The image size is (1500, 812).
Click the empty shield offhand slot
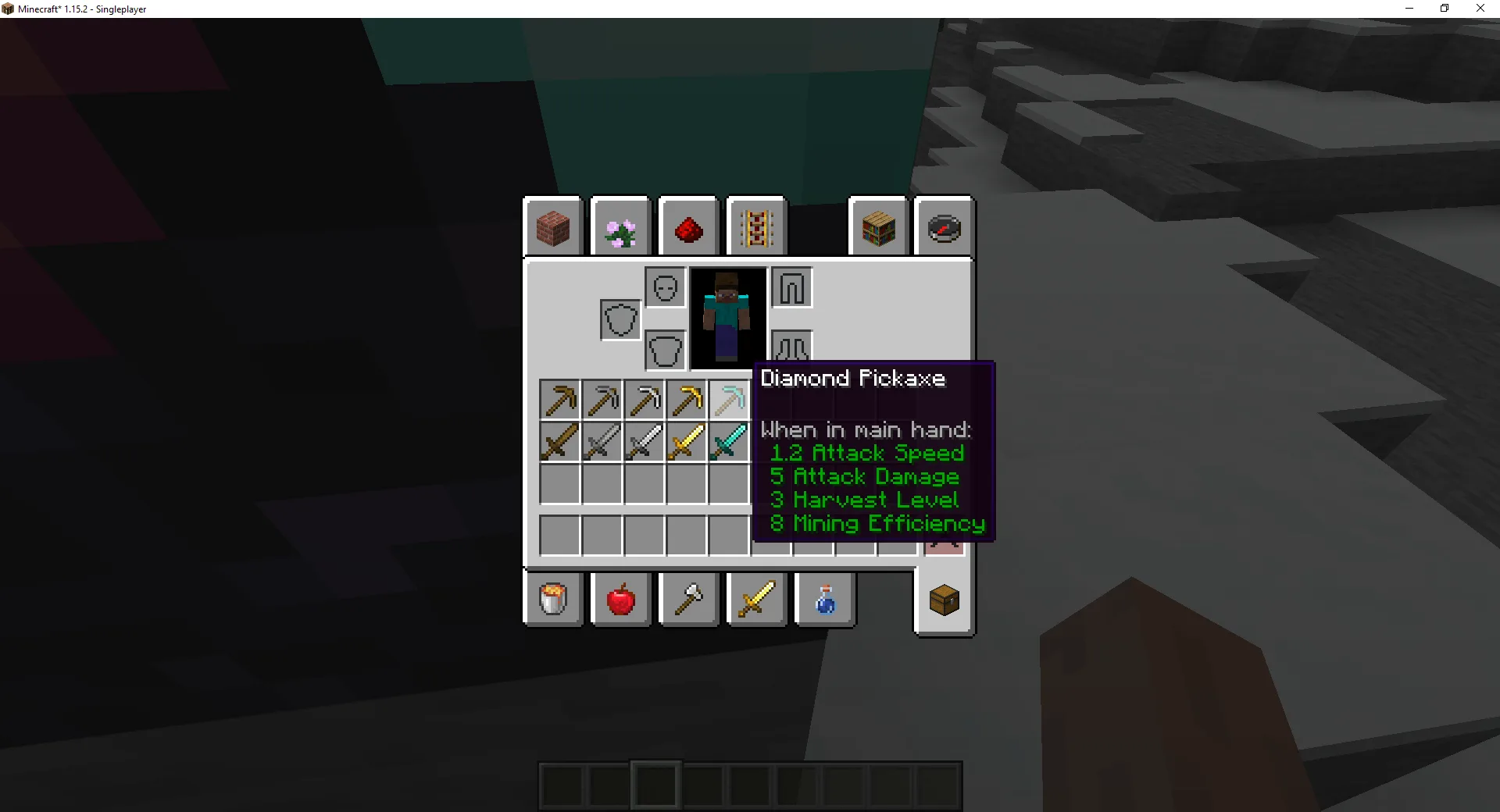[x=620, y=319]
